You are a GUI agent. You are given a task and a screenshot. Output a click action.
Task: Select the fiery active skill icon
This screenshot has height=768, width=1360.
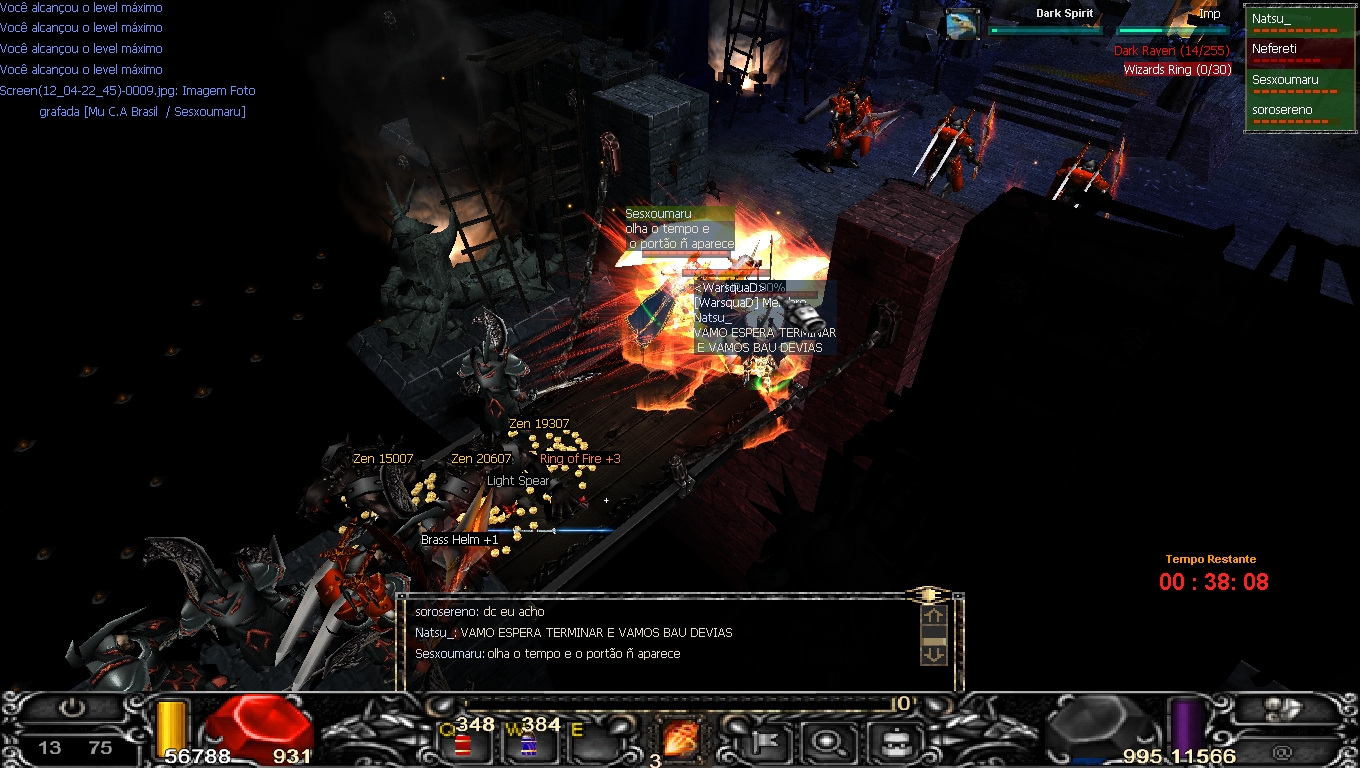pos(681,741)
